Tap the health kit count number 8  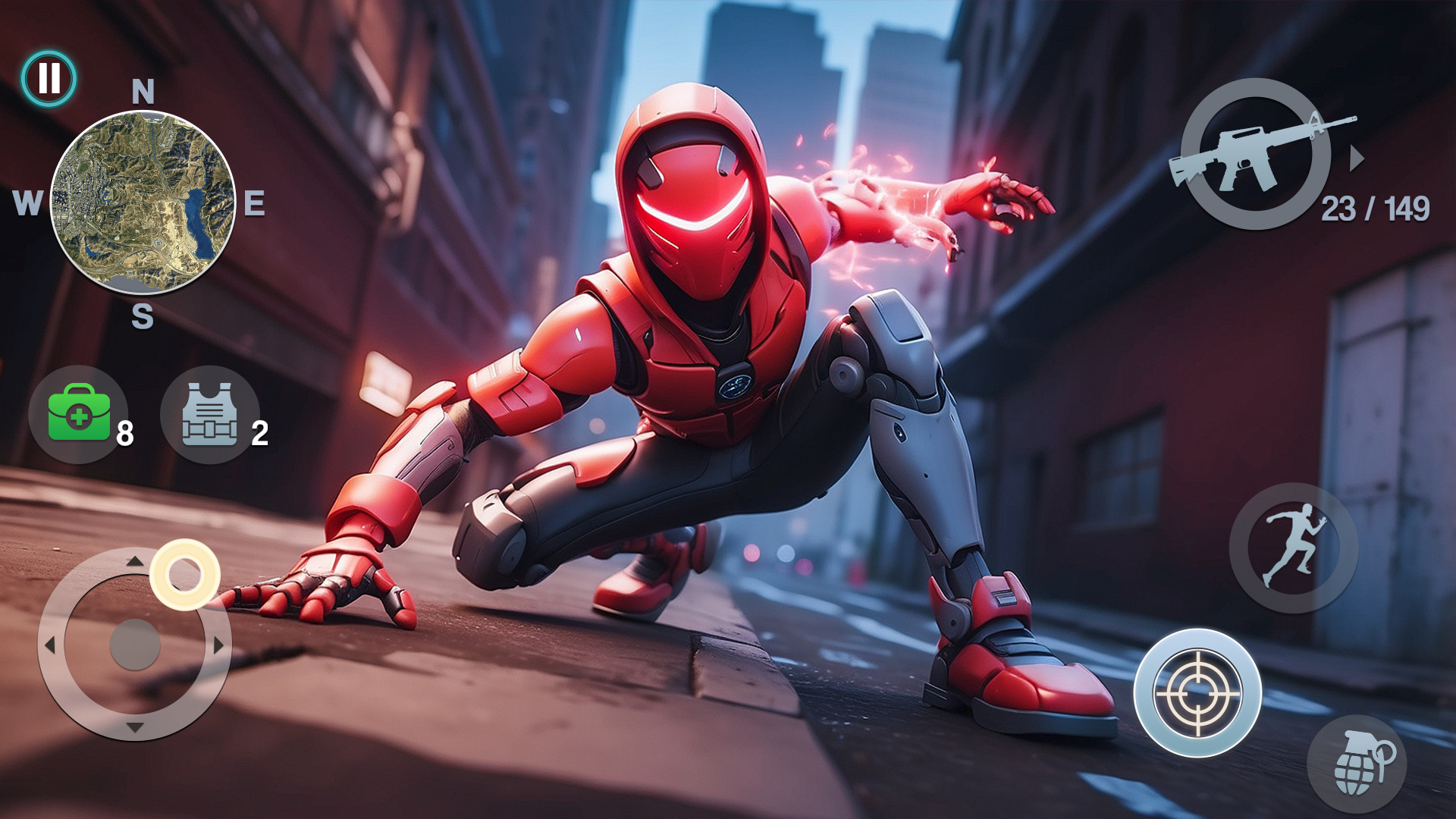pos(124,432)
